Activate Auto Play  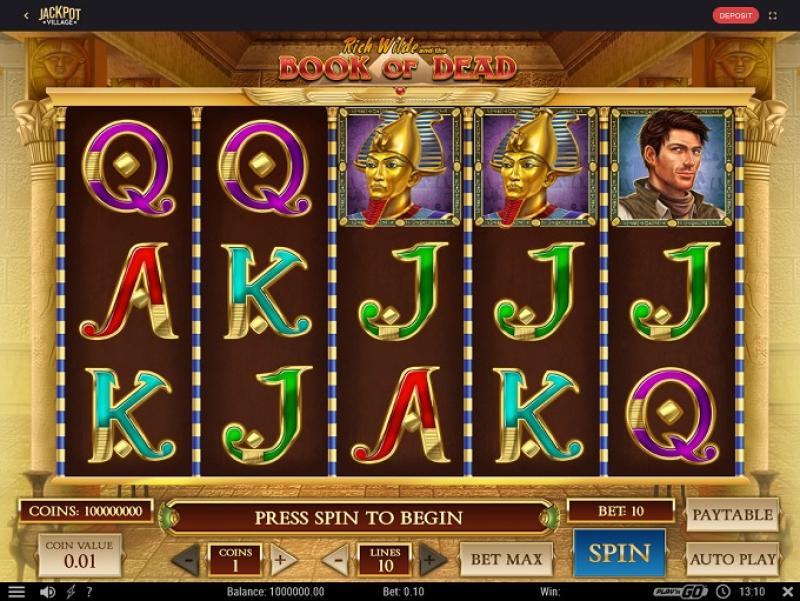732,559
